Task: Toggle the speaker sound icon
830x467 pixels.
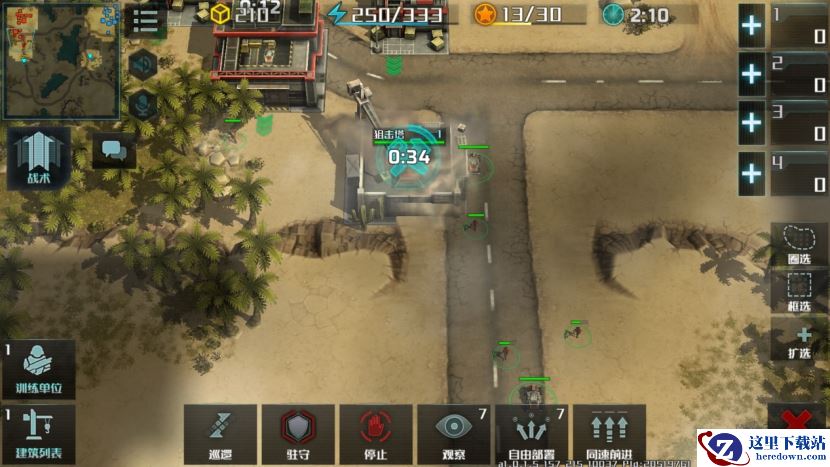Action: click(x=145, y=63)
